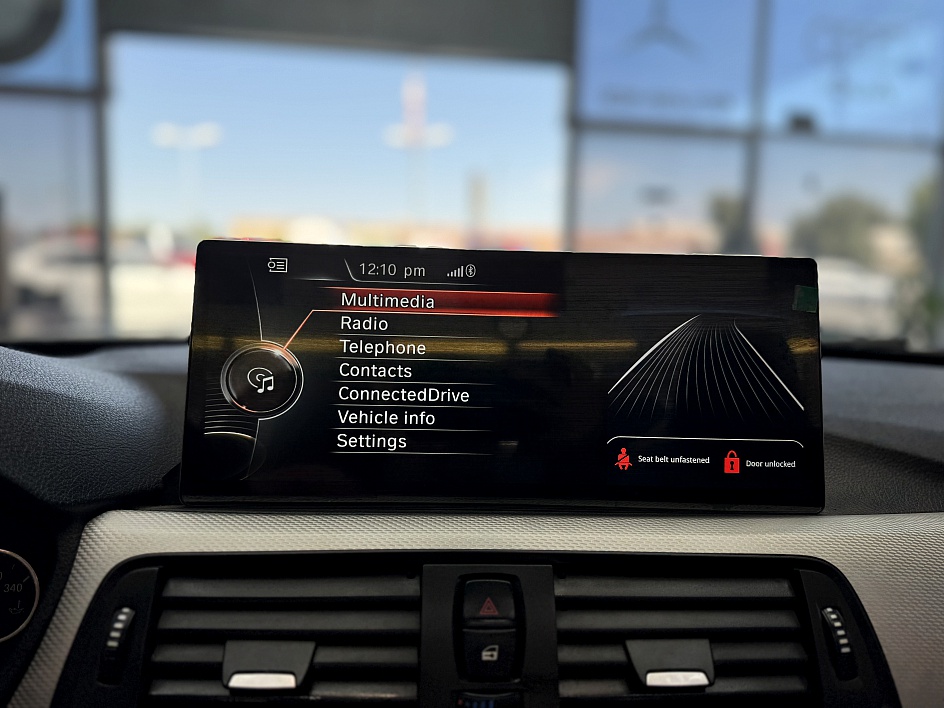Open the Contacts list entry
This screenshot has width=944, height=708.
pyautogui.click(x=375, y=371)
